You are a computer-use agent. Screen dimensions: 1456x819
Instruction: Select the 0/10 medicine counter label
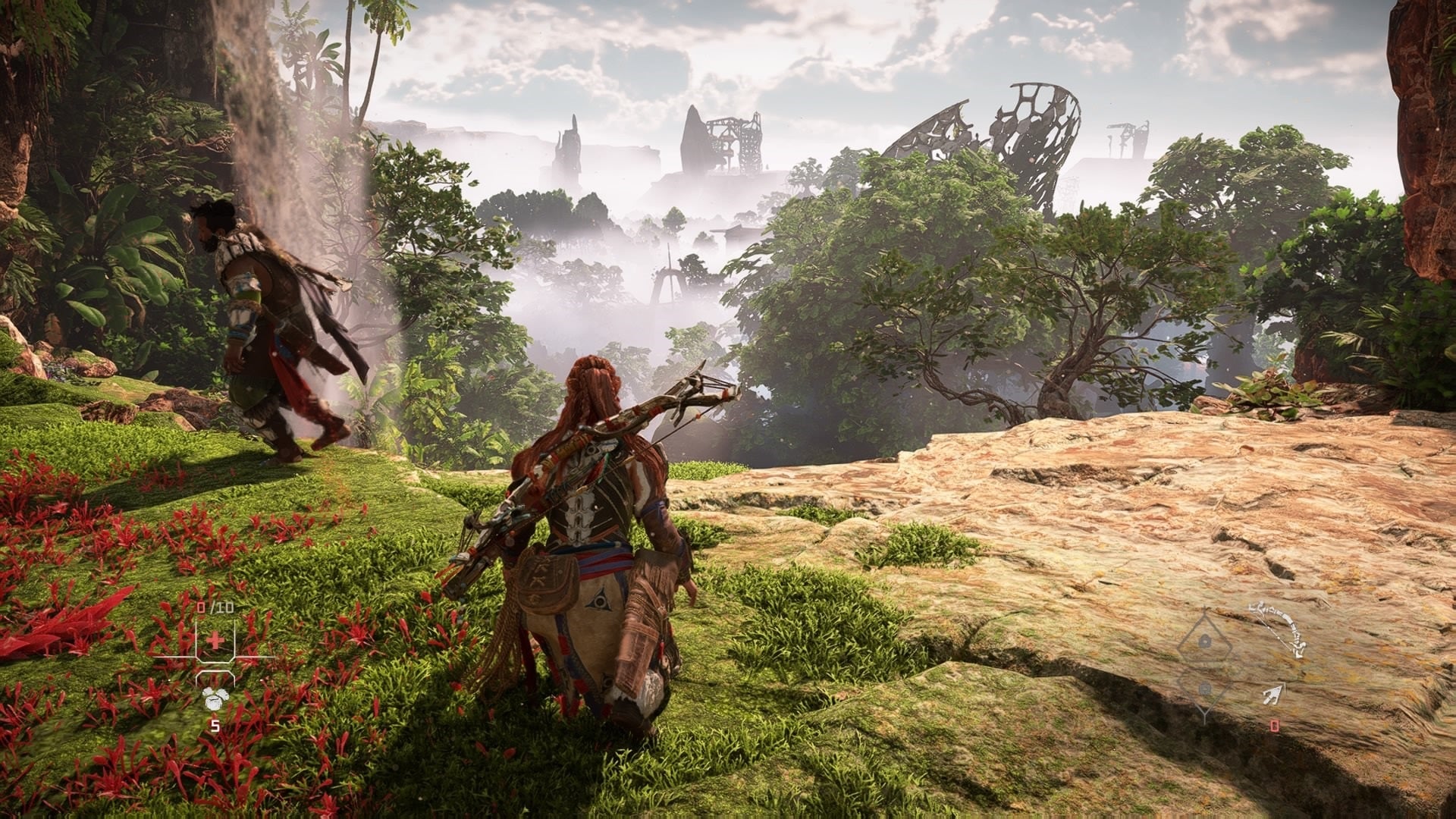(215, 607)
